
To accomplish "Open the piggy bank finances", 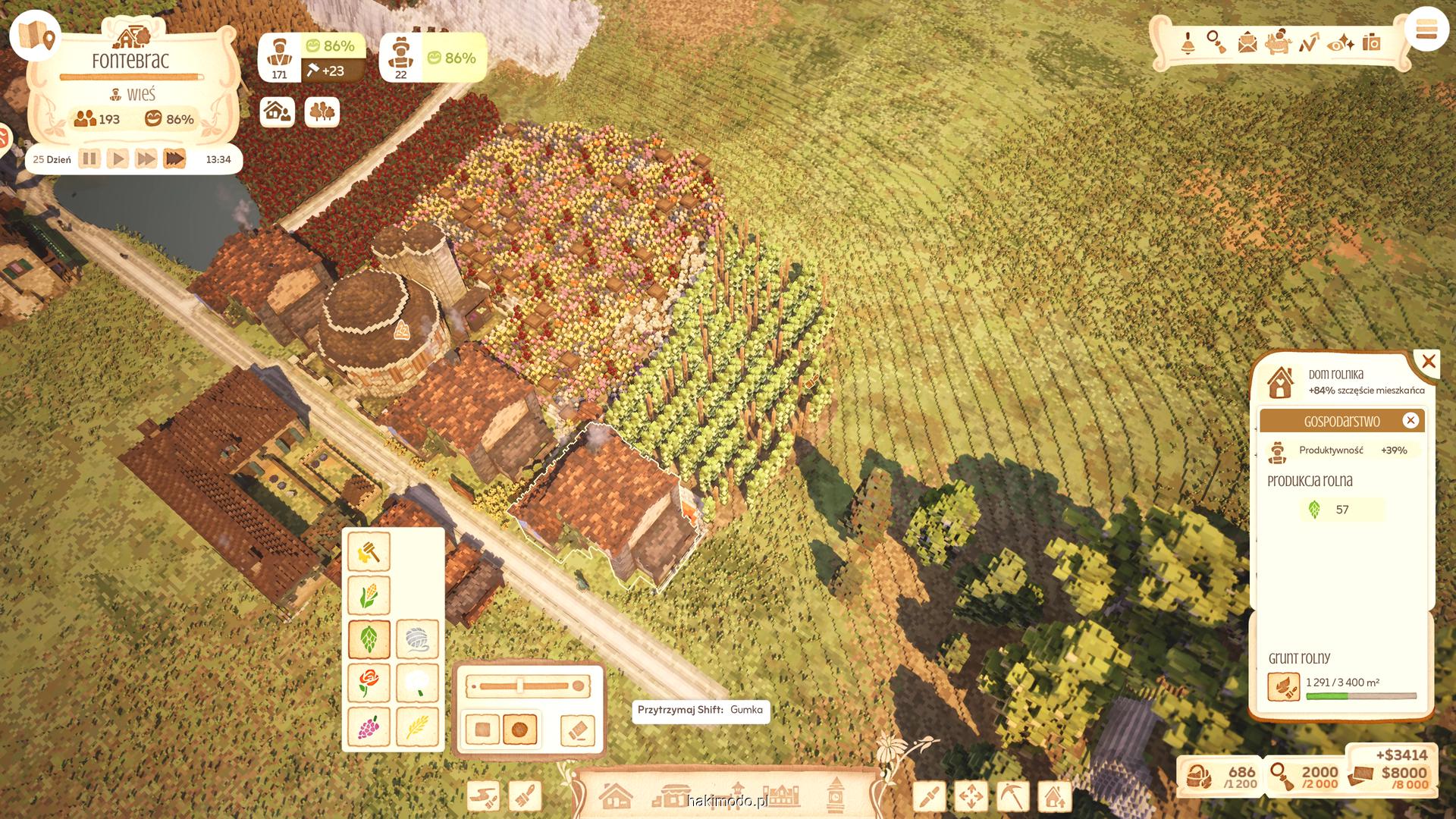I will pos(1279,42).
